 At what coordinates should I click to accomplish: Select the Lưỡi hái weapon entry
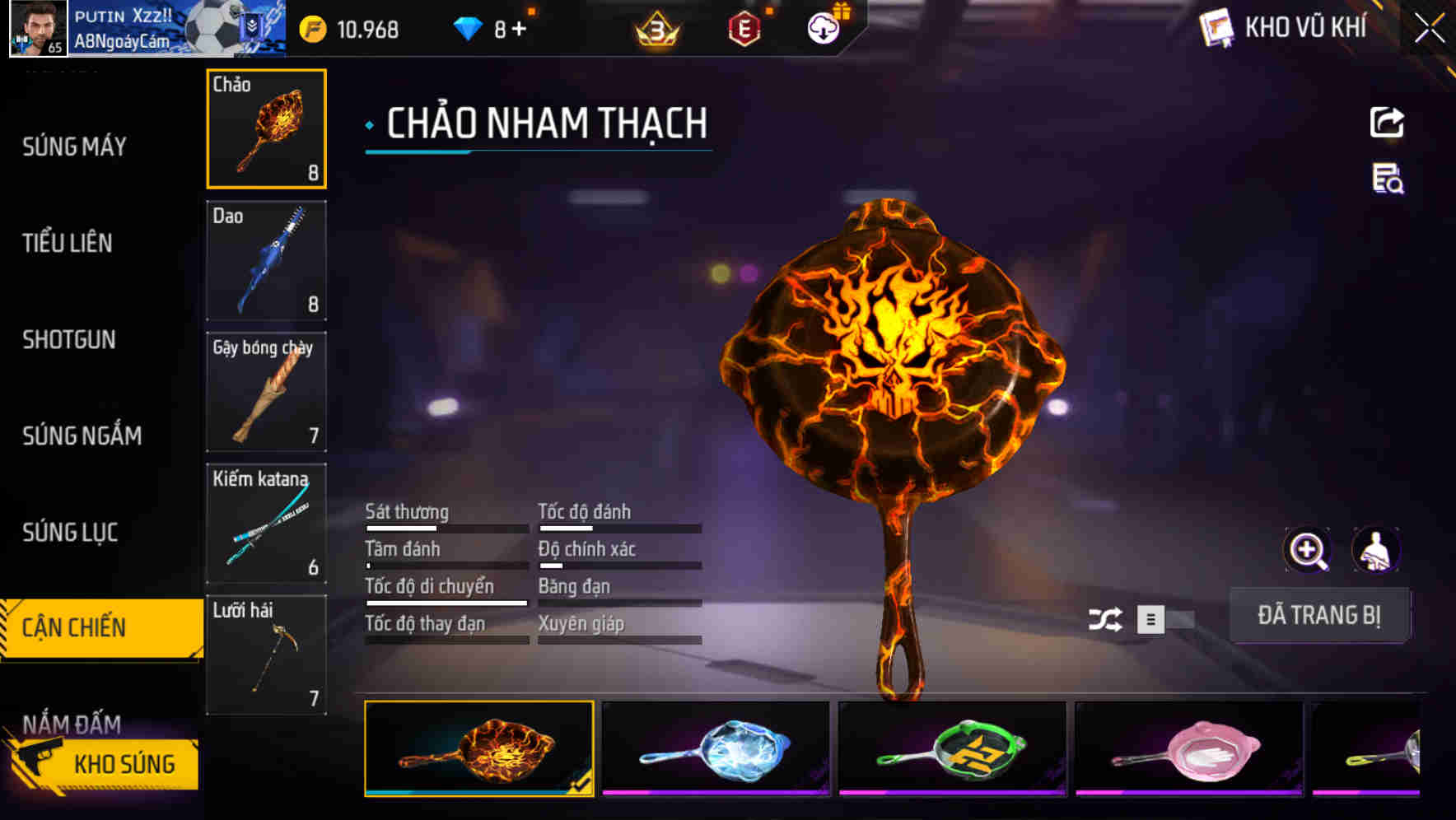coord(266,655)
